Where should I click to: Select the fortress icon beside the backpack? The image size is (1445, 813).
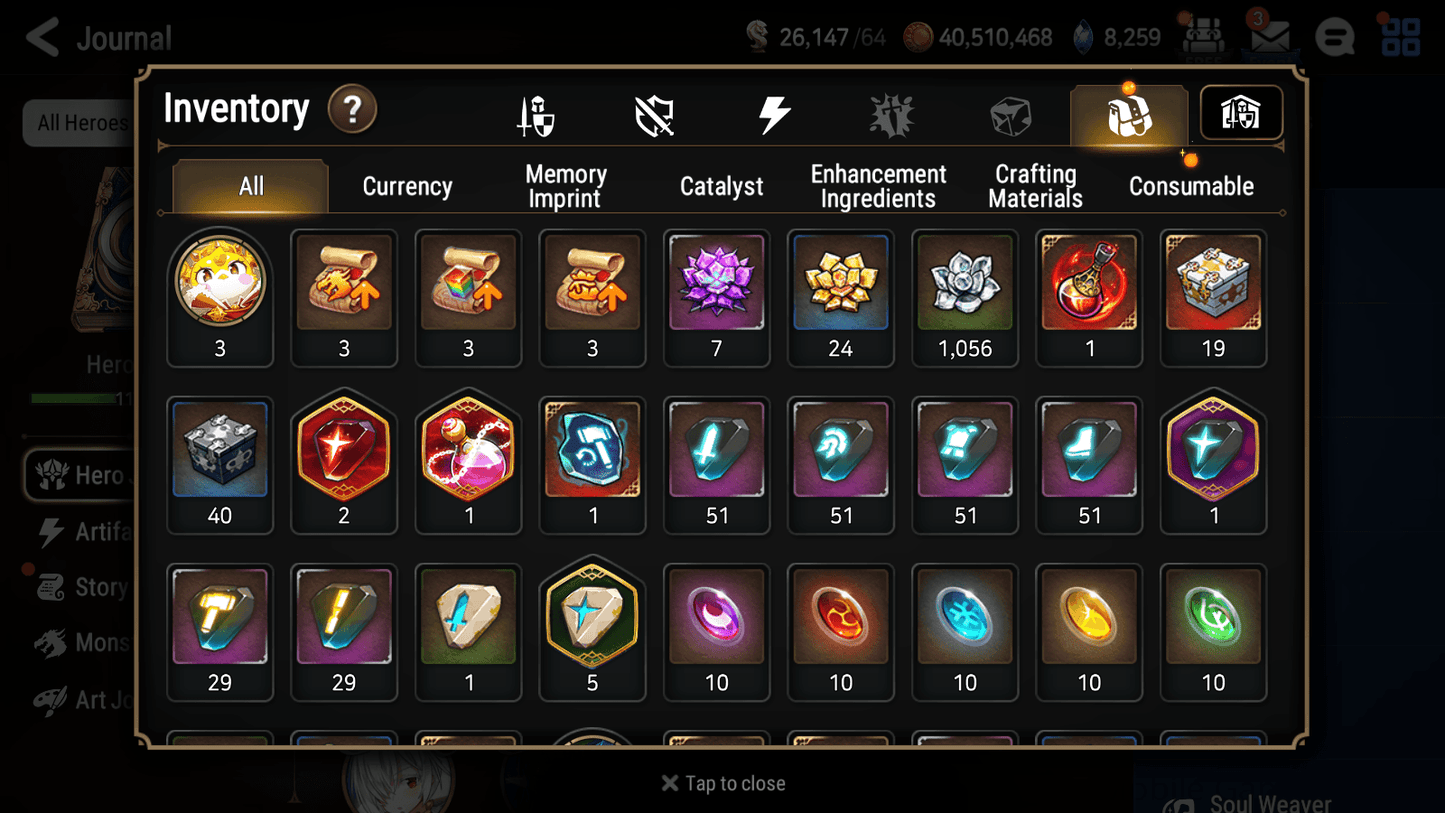click(1240, 113)
